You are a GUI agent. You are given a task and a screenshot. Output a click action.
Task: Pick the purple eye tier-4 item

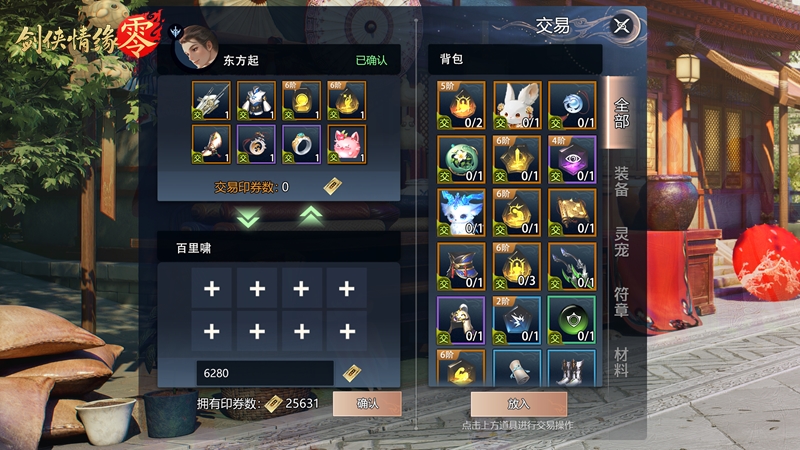click(x=572, y=159)
